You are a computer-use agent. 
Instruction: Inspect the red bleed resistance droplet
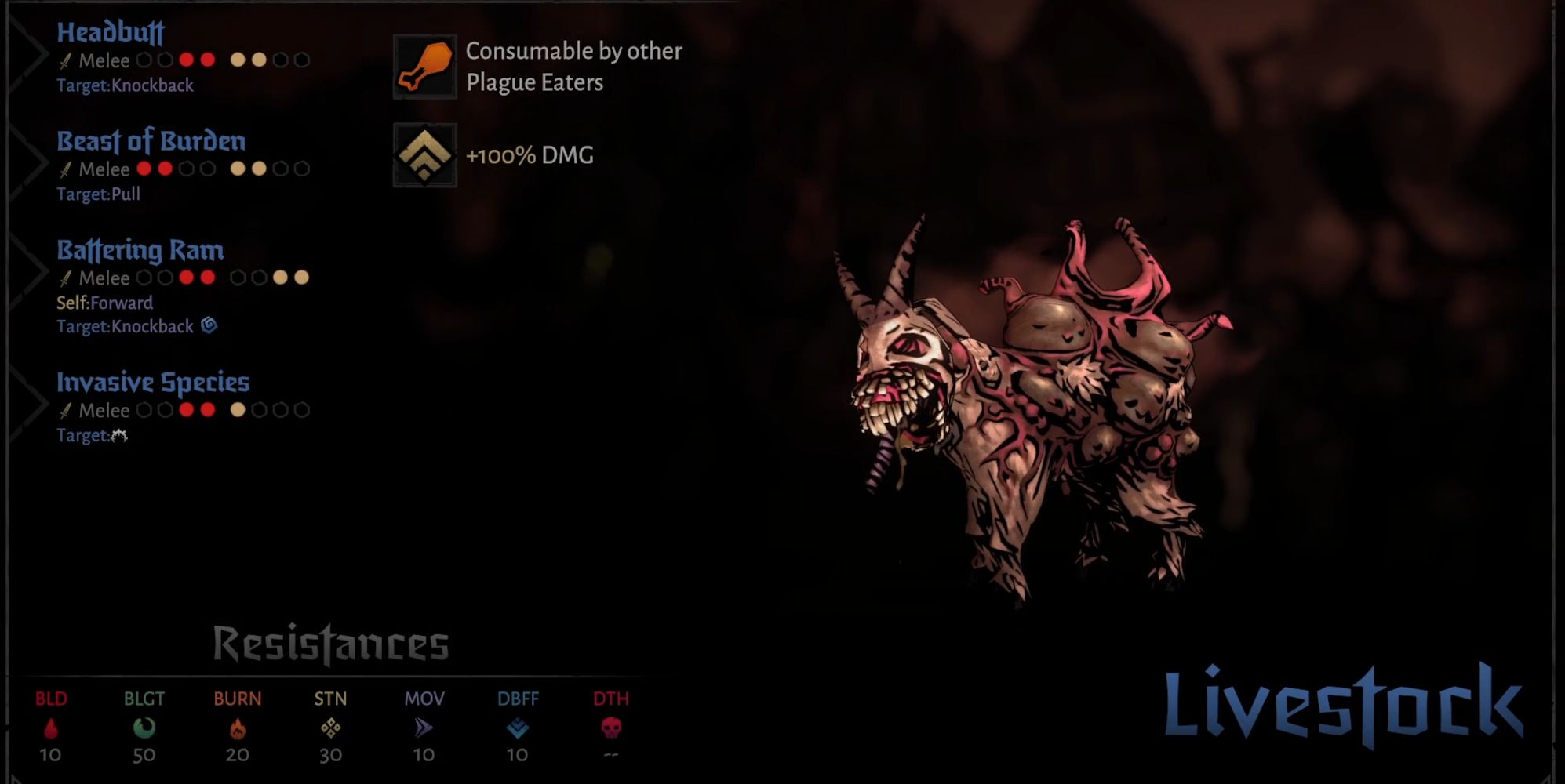click(51, 729)
